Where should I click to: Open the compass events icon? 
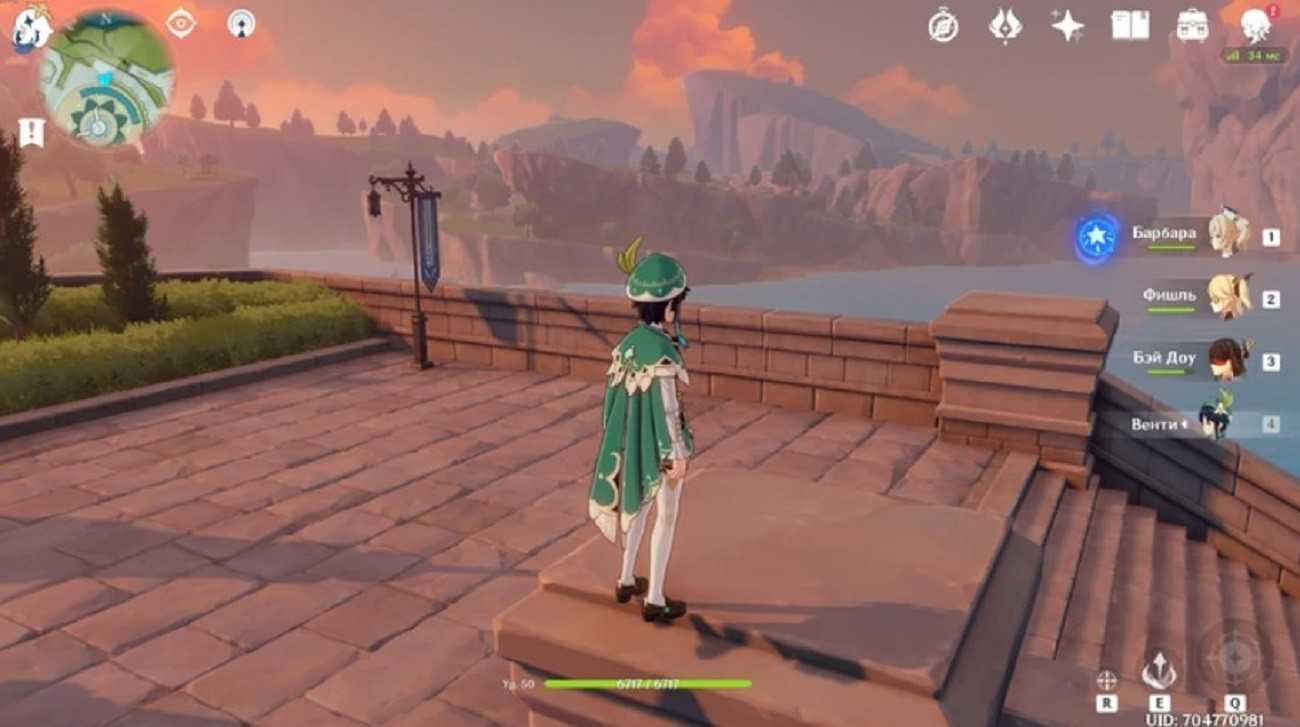(942, 26)
